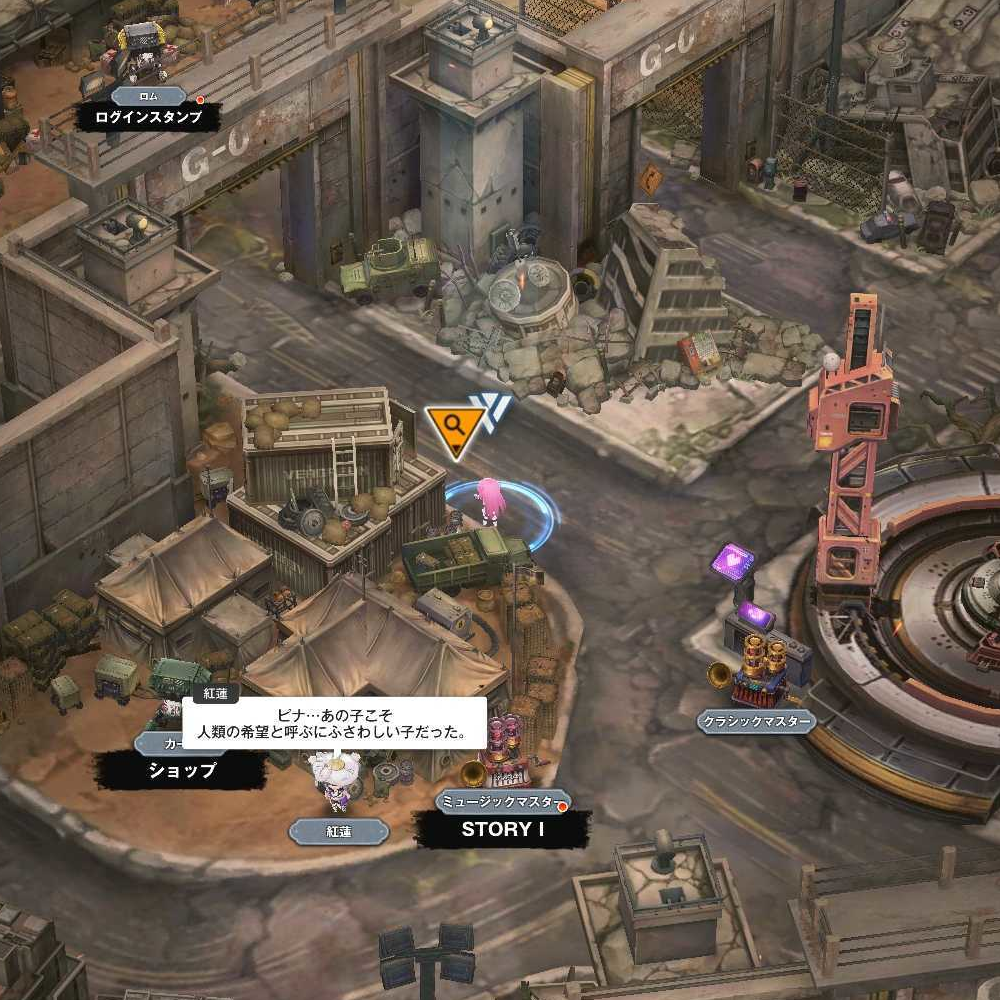Open STORY I
The image size is (1000, 1000).
point(503,829)
